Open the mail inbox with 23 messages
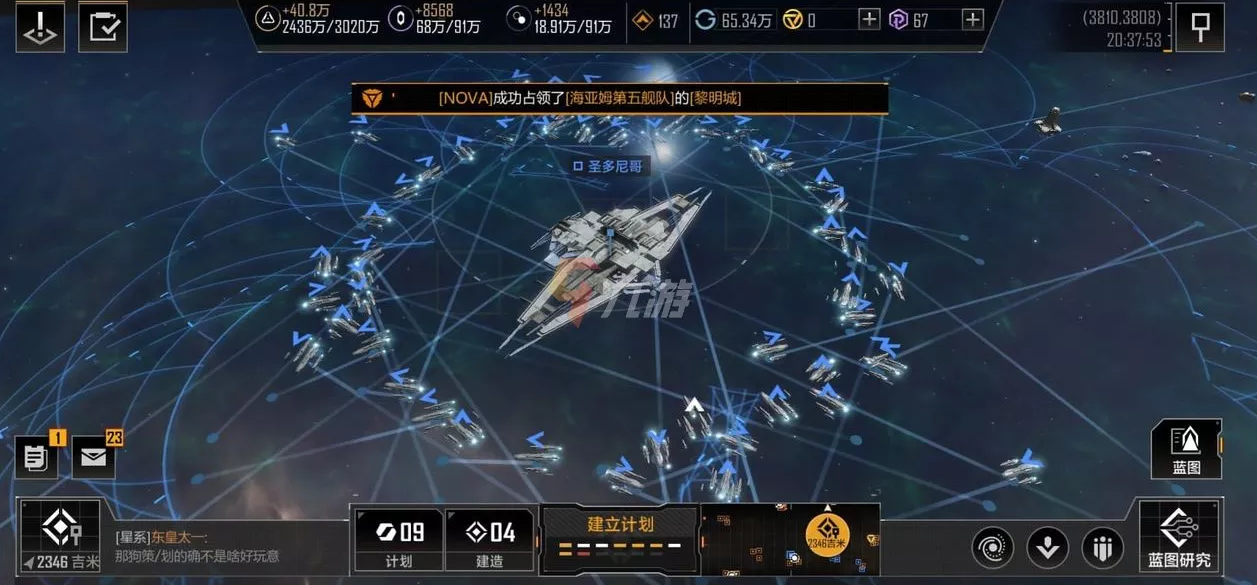The height and width of the screenshot is (585, 1257). pyautogui.click(x=94, y=458)
